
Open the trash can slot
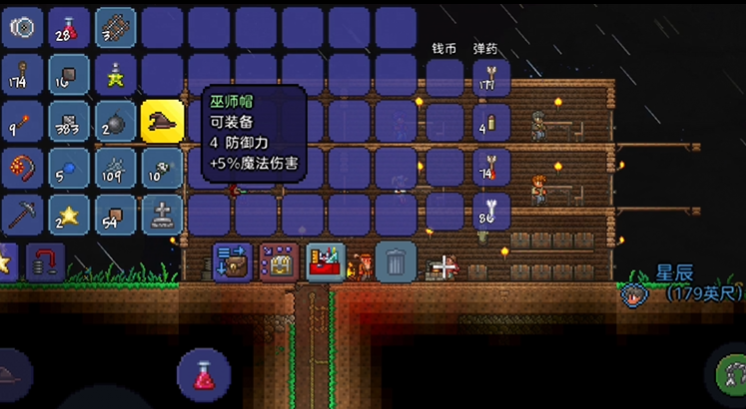point(396,261)
